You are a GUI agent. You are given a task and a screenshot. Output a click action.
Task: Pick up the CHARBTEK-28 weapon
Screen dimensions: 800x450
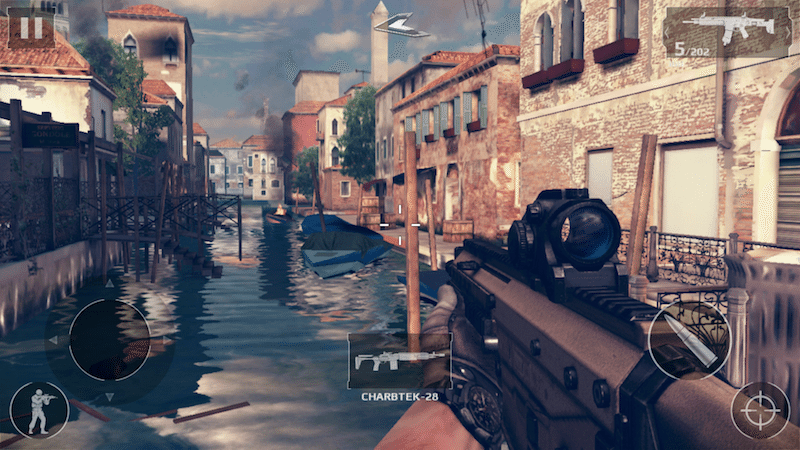399,361
